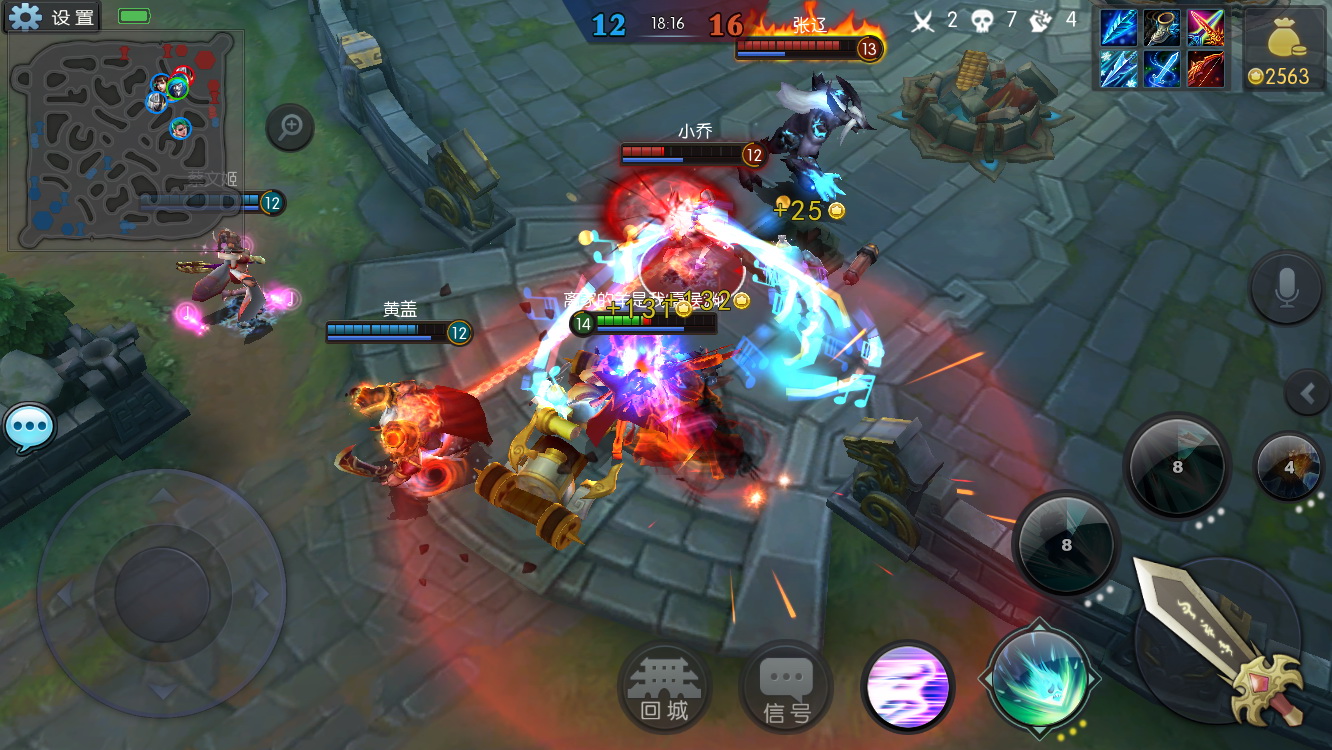Use the green heal skill button
1332x750 pixels.
(x=1039, y=677)
